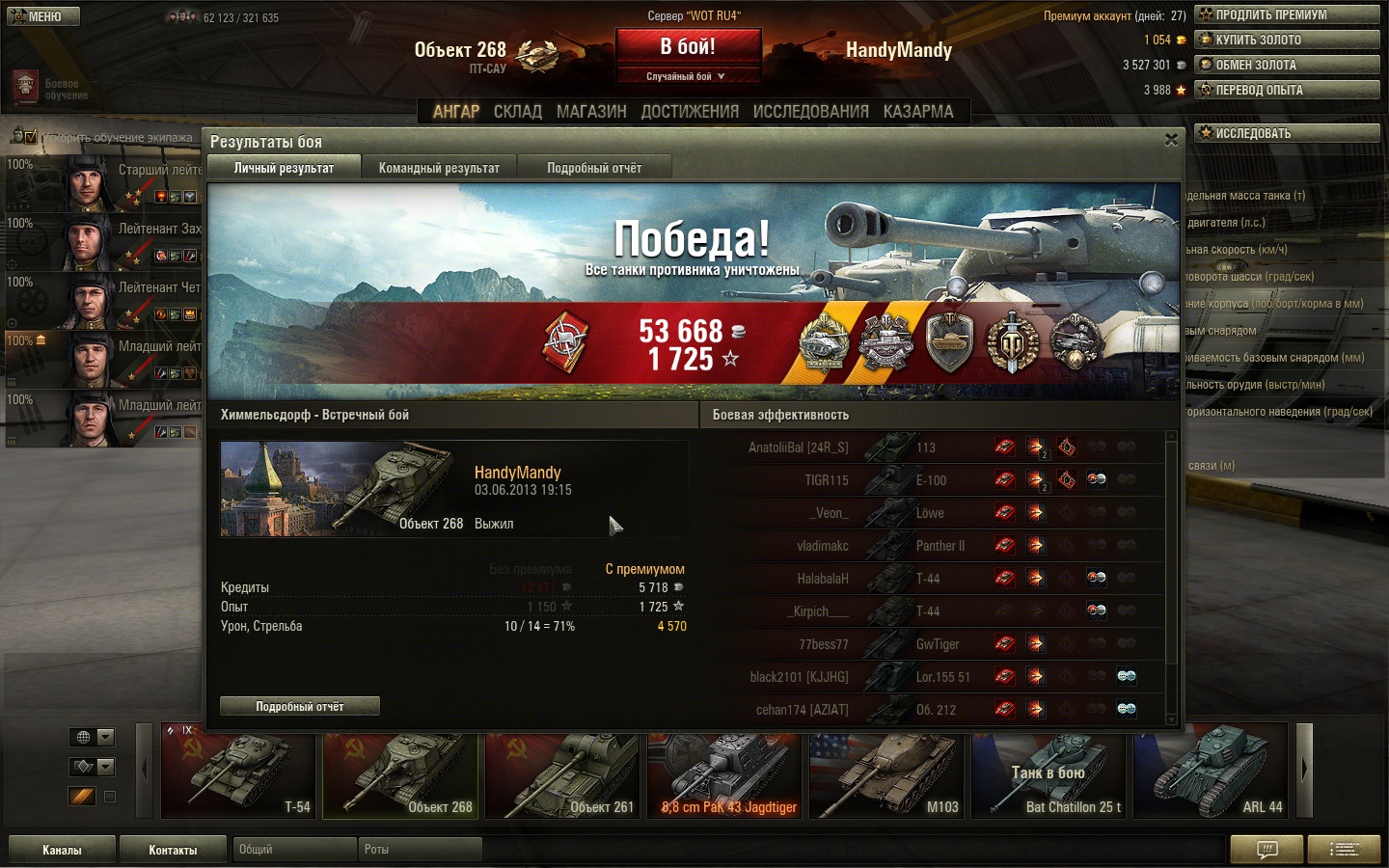Close the battle results window
The height and width of the screenshot is (868, 1389).
tap(1171, 140)
